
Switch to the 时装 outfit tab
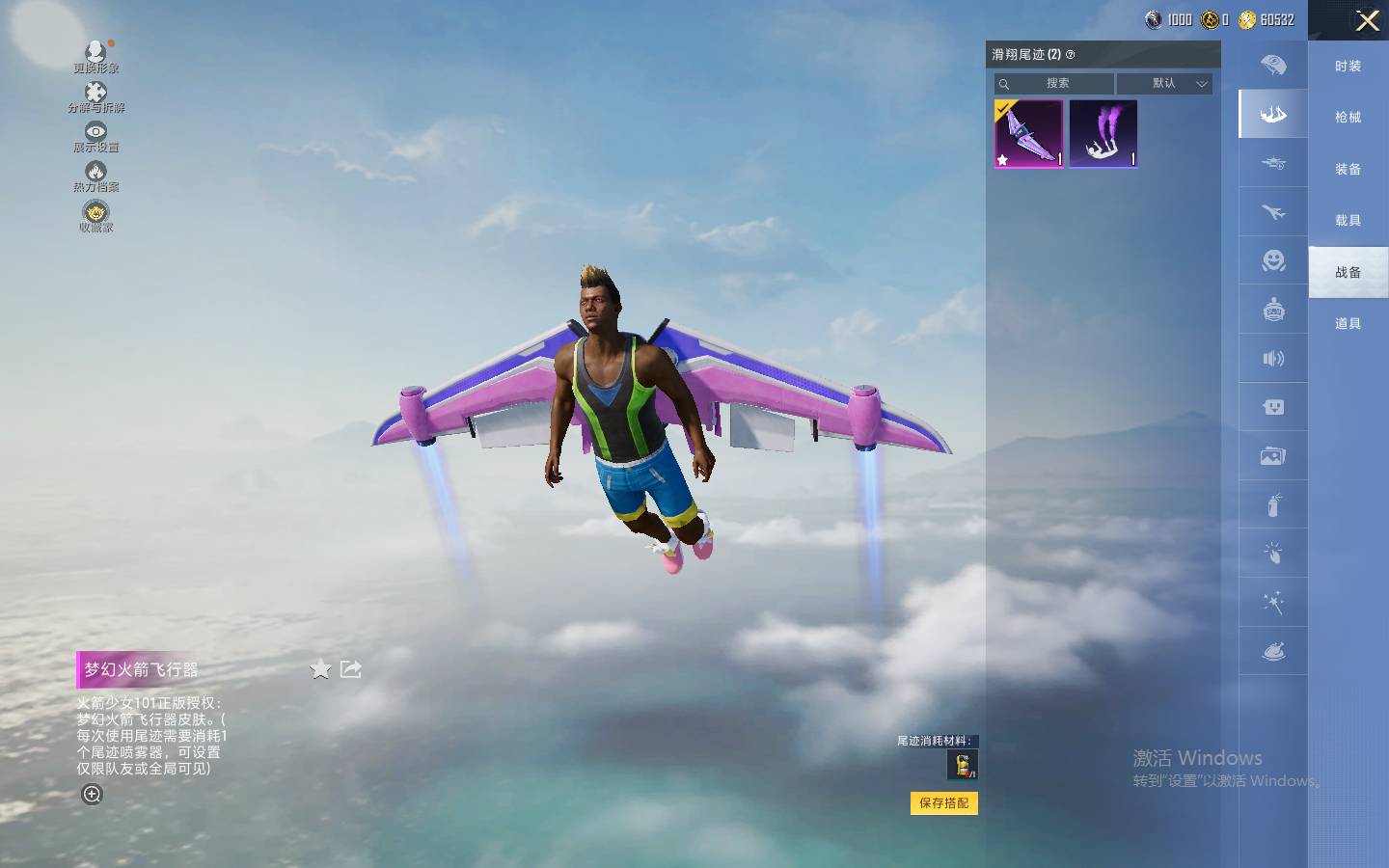pos(1348,67)
